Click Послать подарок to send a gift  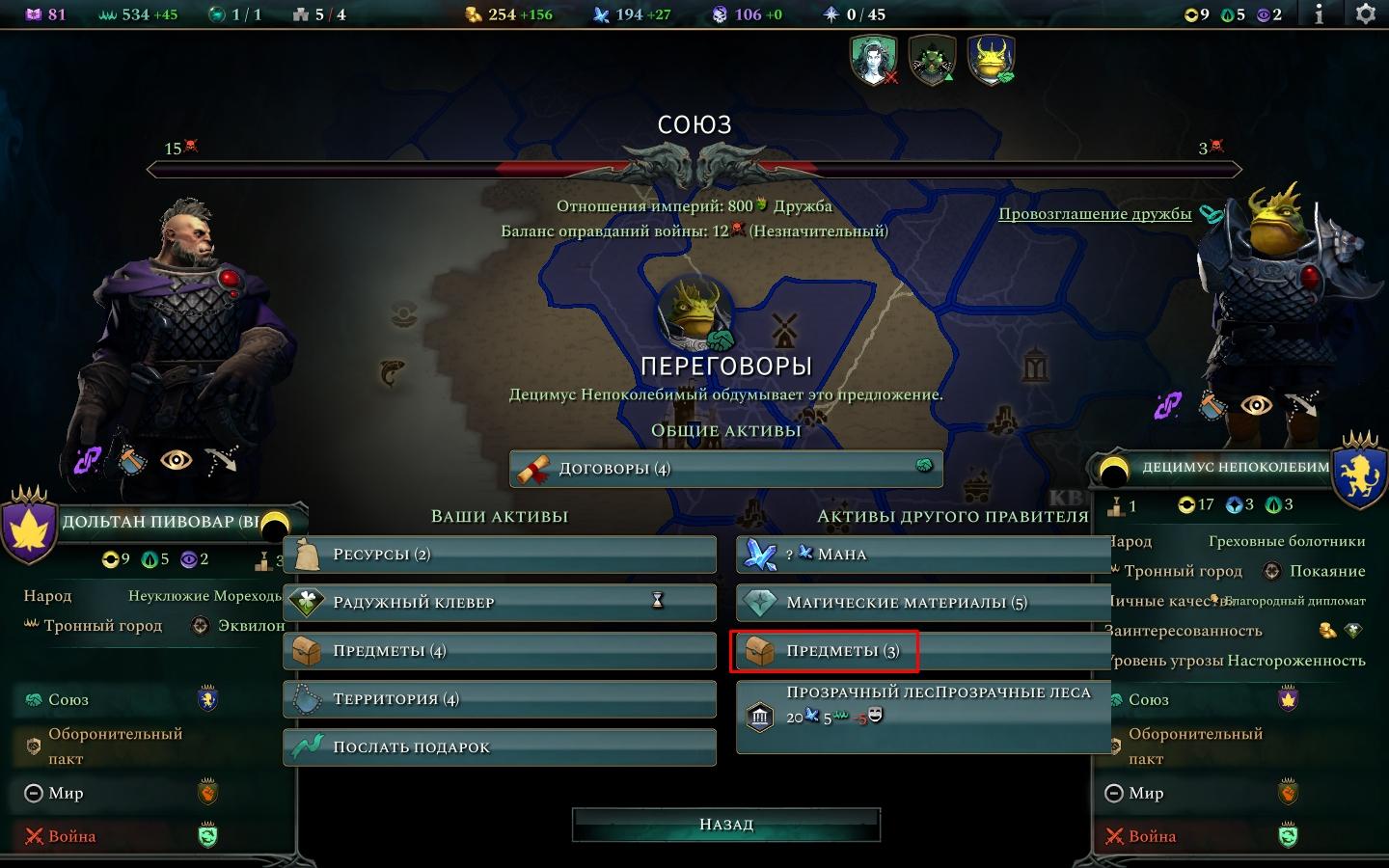coord(500,747)
